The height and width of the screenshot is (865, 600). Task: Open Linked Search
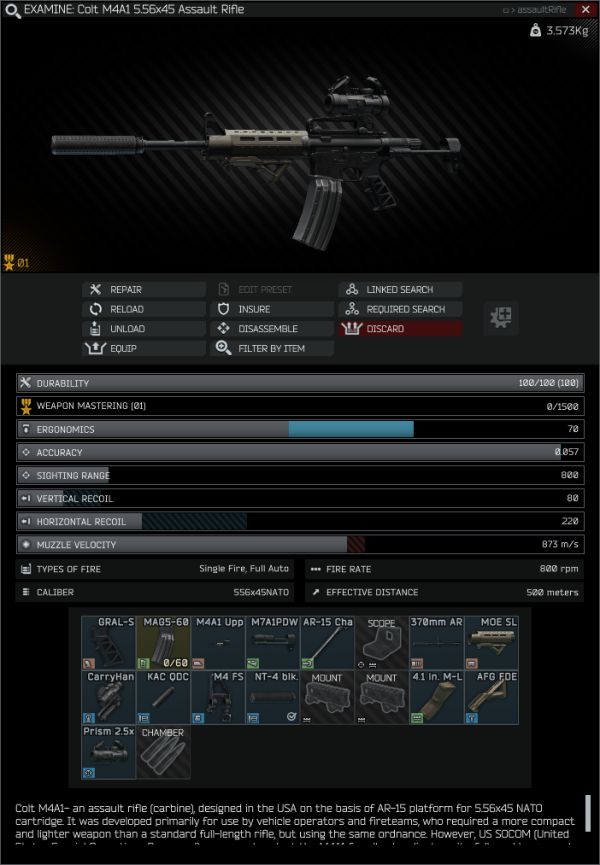click(x=401, y=290)
